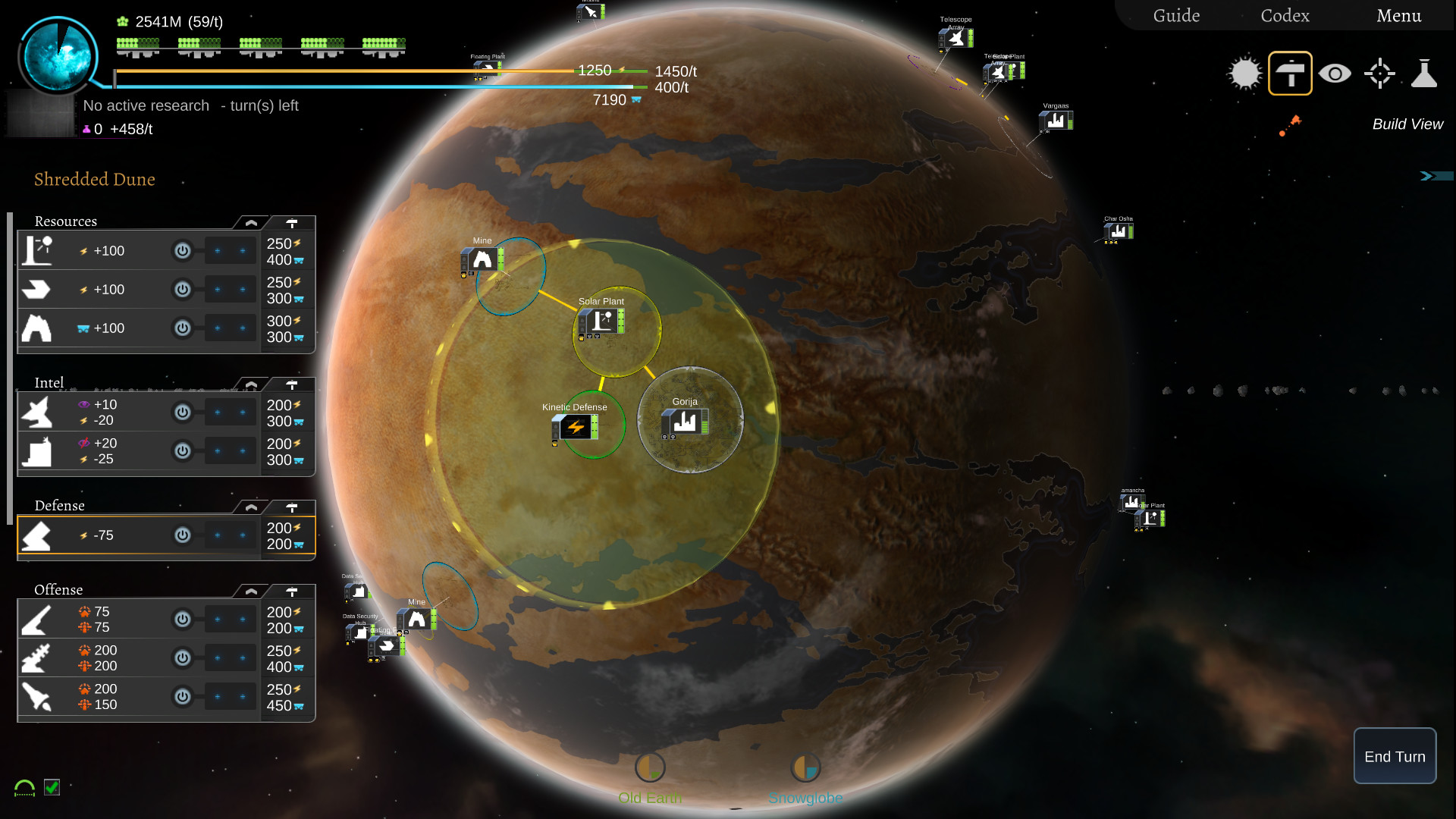This screenshot has height=819, width=1456.
Task: Click the Gorija factory icon
Action: click(x=684, y=422)
